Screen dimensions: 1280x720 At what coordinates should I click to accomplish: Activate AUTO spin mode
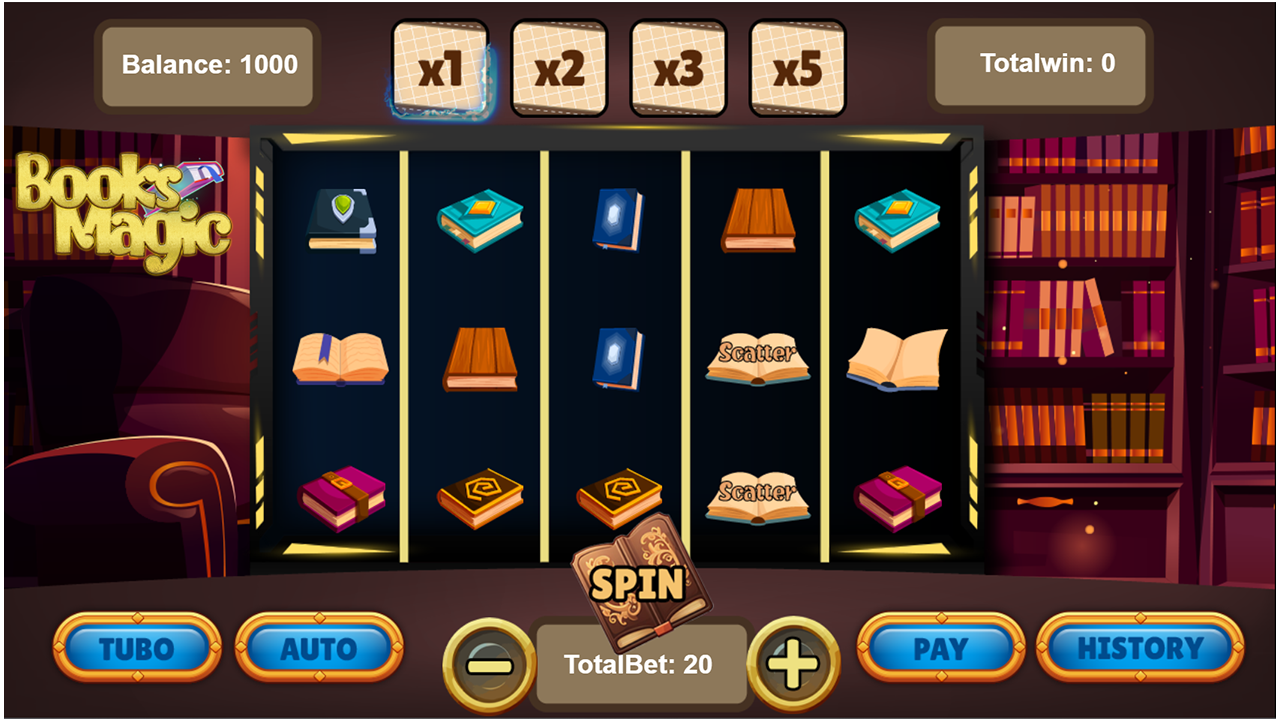[x=320, y=648]
